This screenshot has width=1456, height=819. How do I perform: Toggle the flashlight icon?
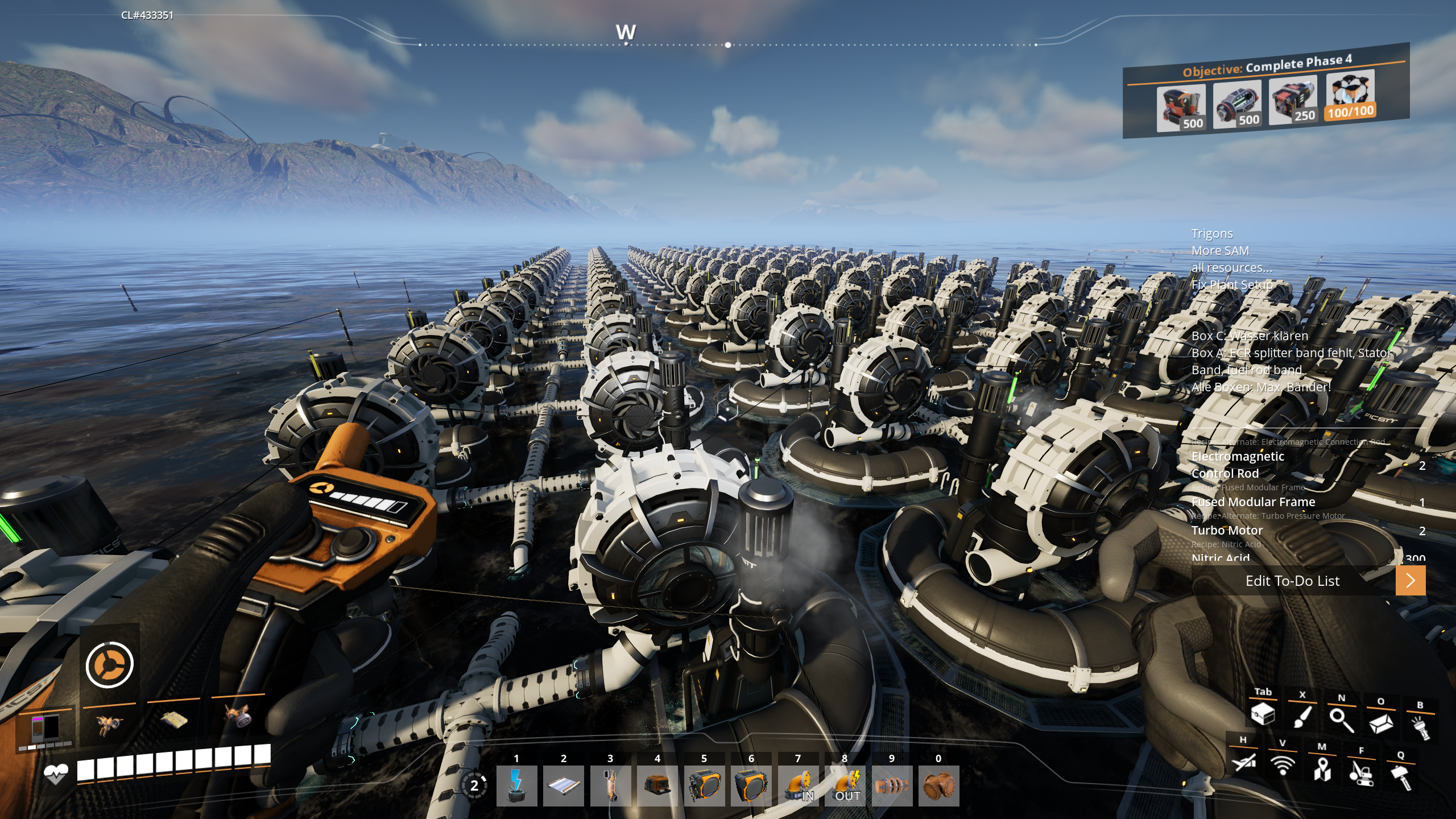(1420, 727)
